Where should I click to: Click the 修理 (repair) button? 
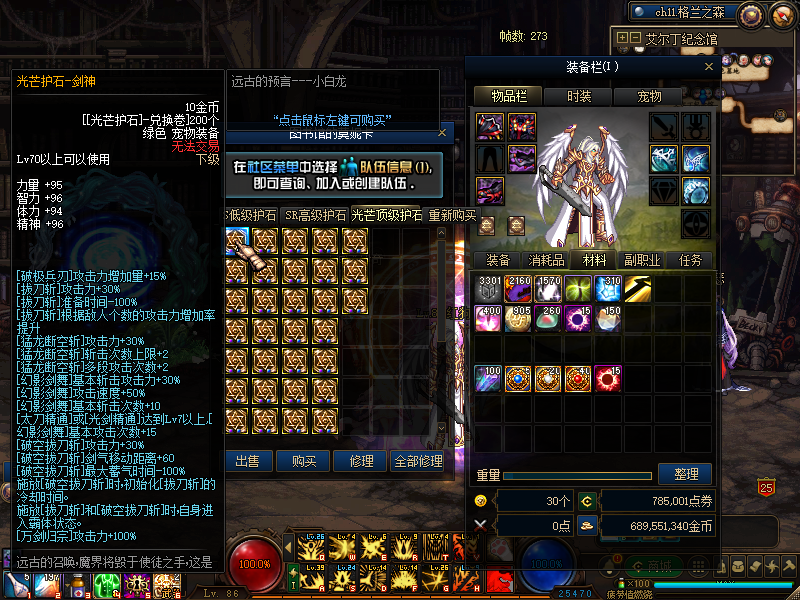(x=360, y=461)
